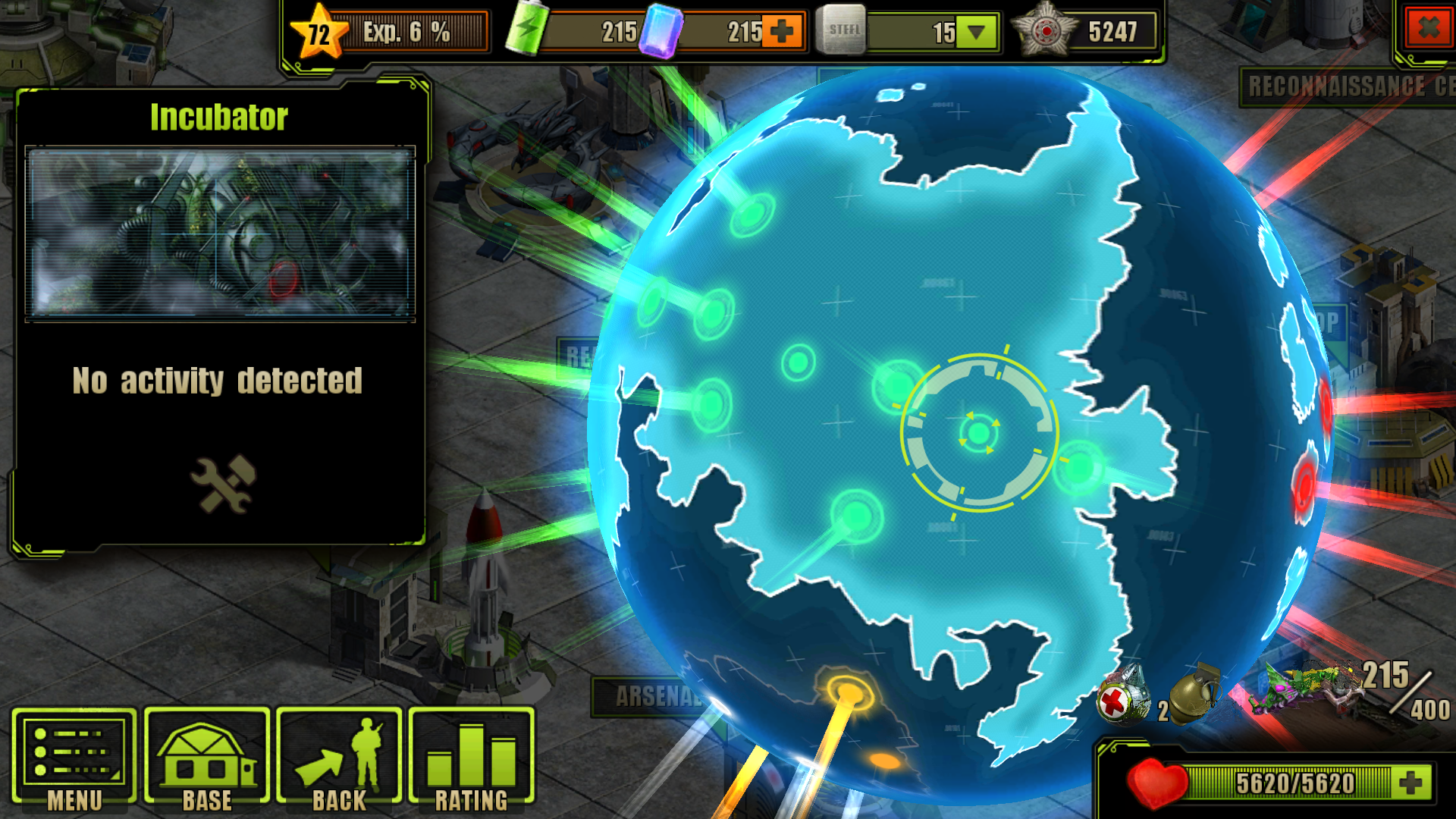Select the orange mission marker on the globe
Viewport: 1456px width, 819px height.
coord(849,692)
